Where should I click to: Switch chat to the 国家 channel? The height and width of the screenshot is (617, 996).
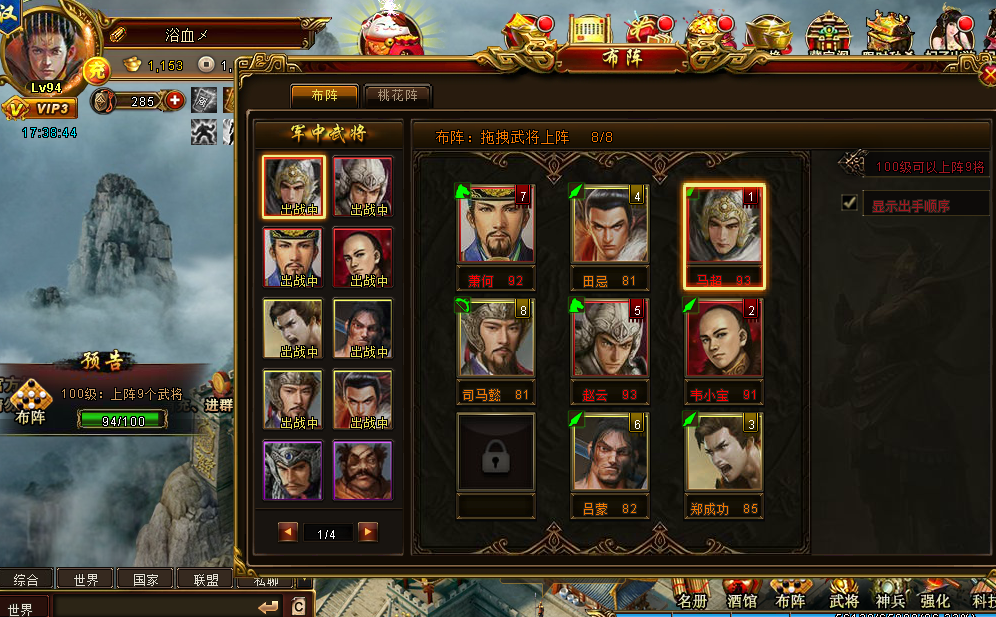pos(144,579)
